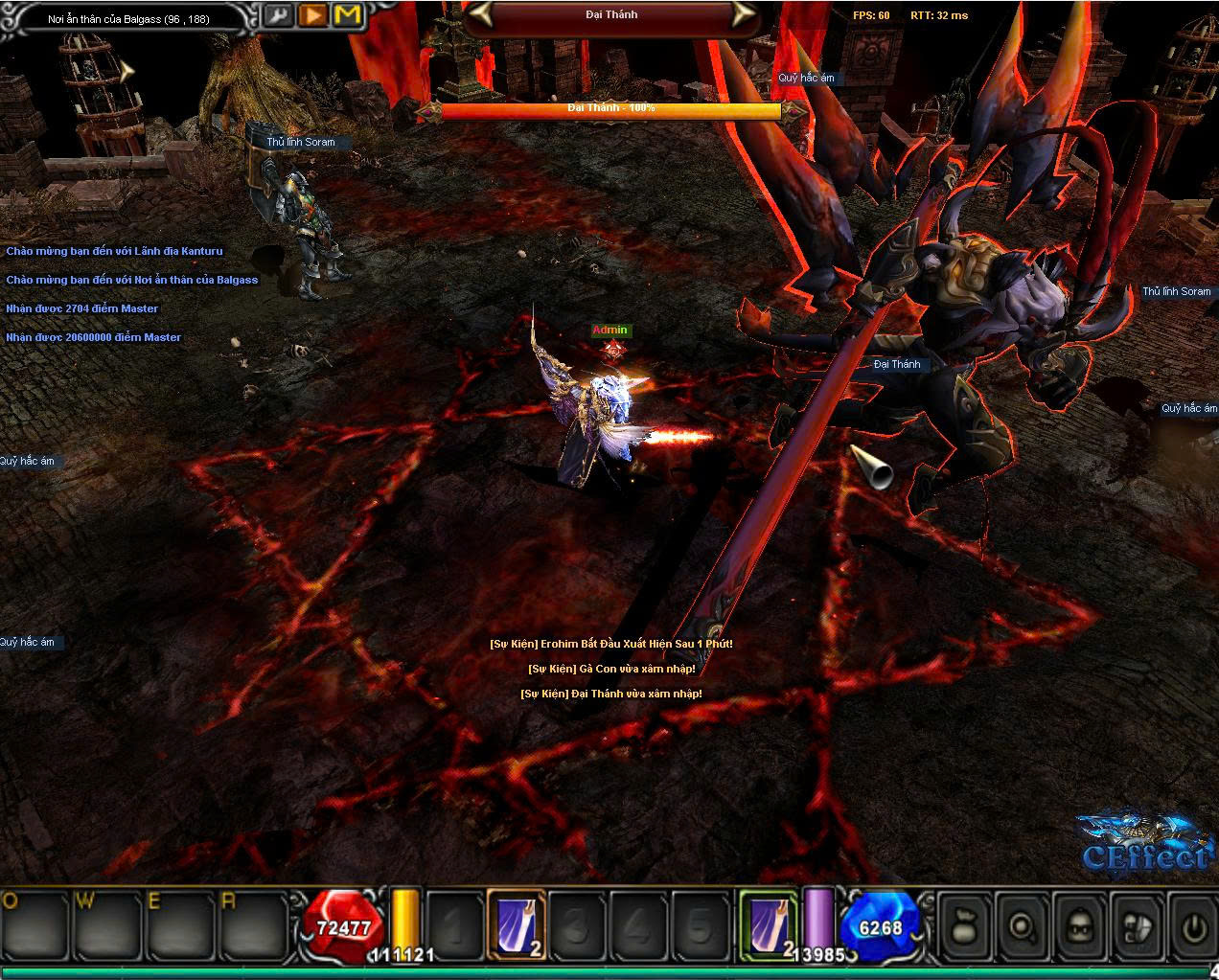
Task: Open the money bag shop icon
Action: 964,926
